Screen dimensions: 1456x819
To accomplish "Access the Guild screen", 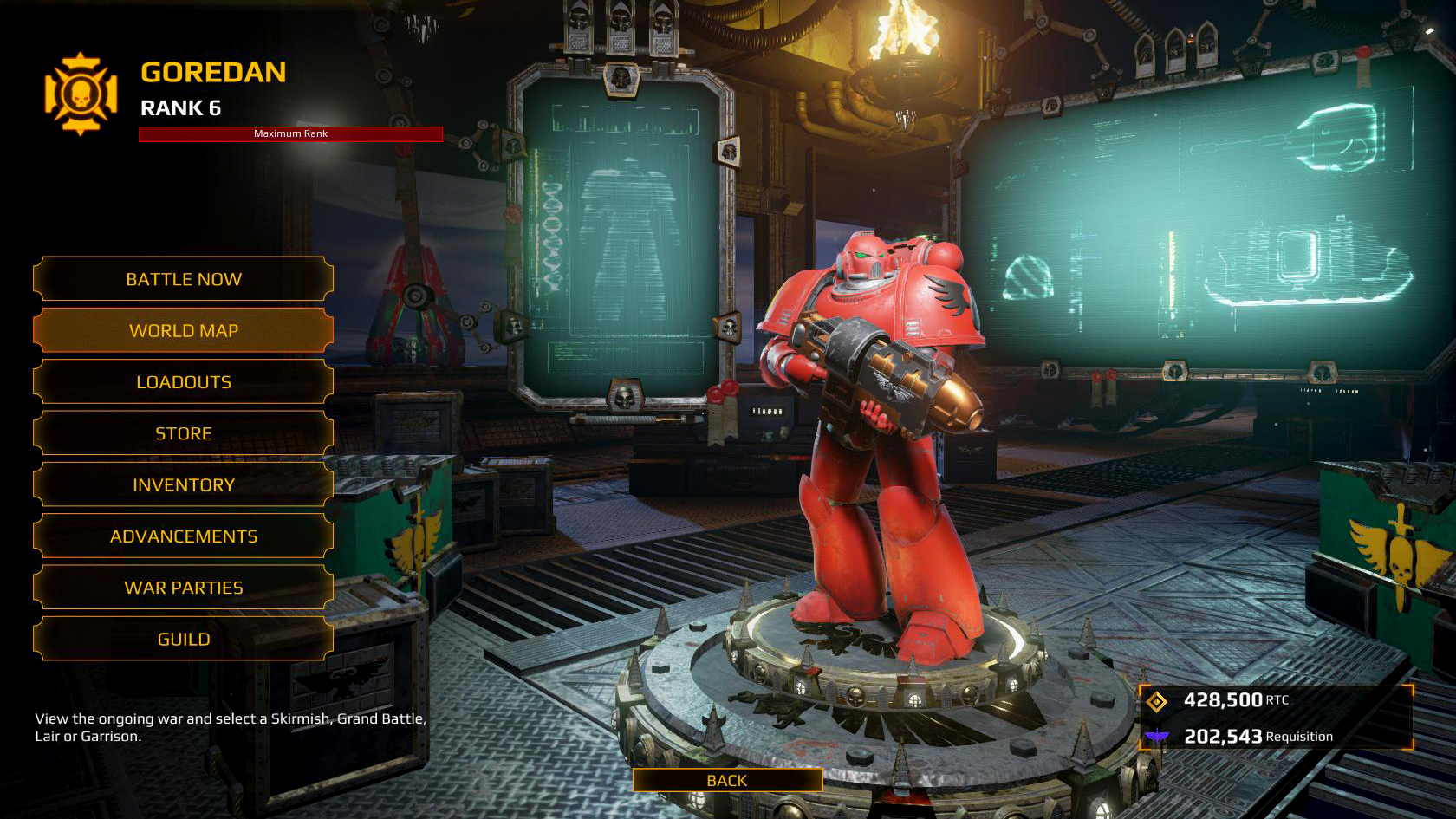I will (183, 638).
